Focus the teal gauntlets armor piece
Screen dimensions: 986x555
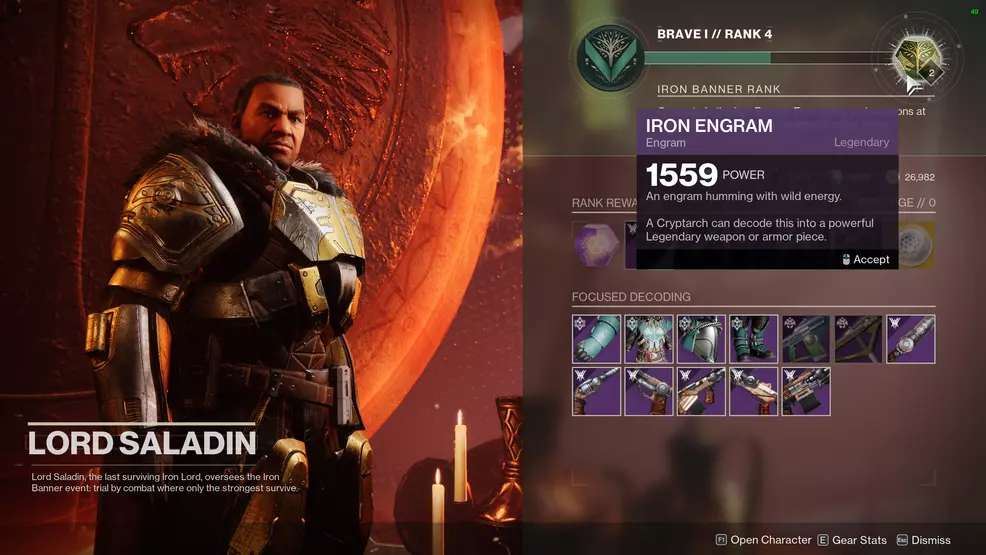click(x=597, y=339)
